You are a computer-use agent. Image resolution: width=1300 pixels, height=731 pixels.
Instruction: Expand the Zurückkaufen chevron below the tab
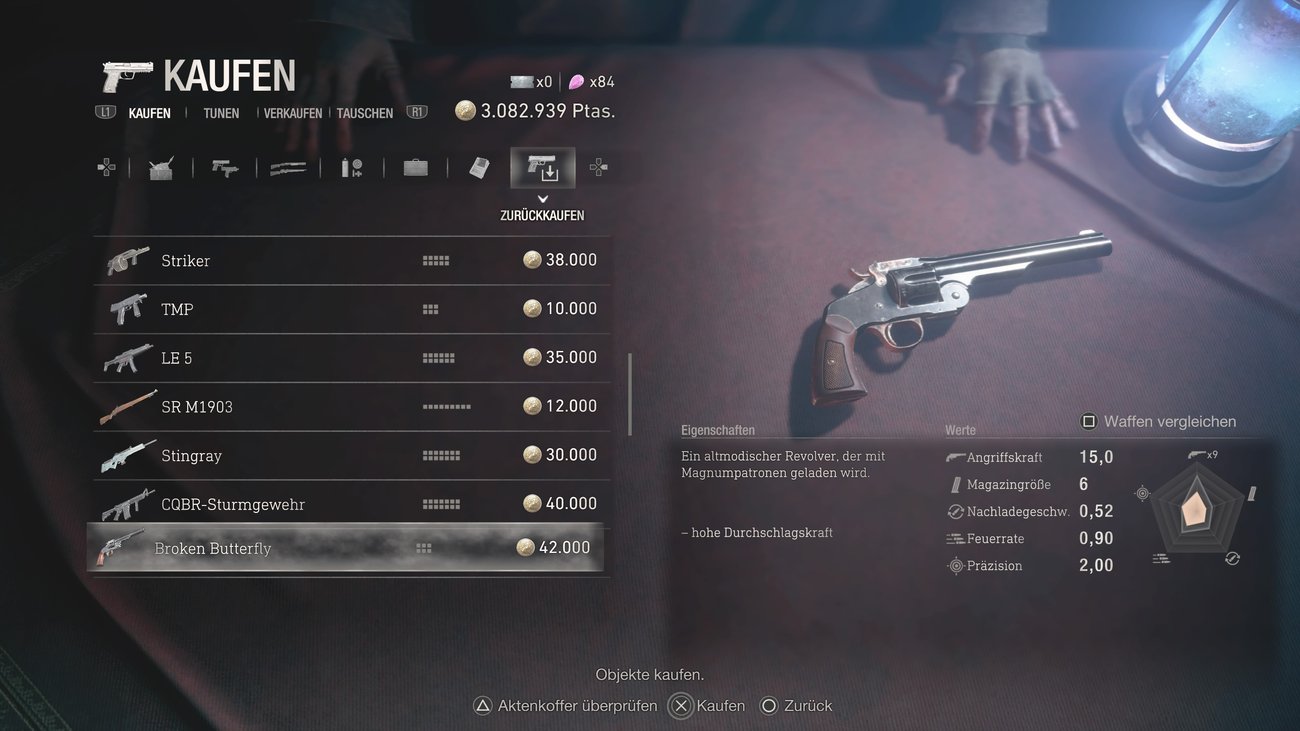click(542, 198)
